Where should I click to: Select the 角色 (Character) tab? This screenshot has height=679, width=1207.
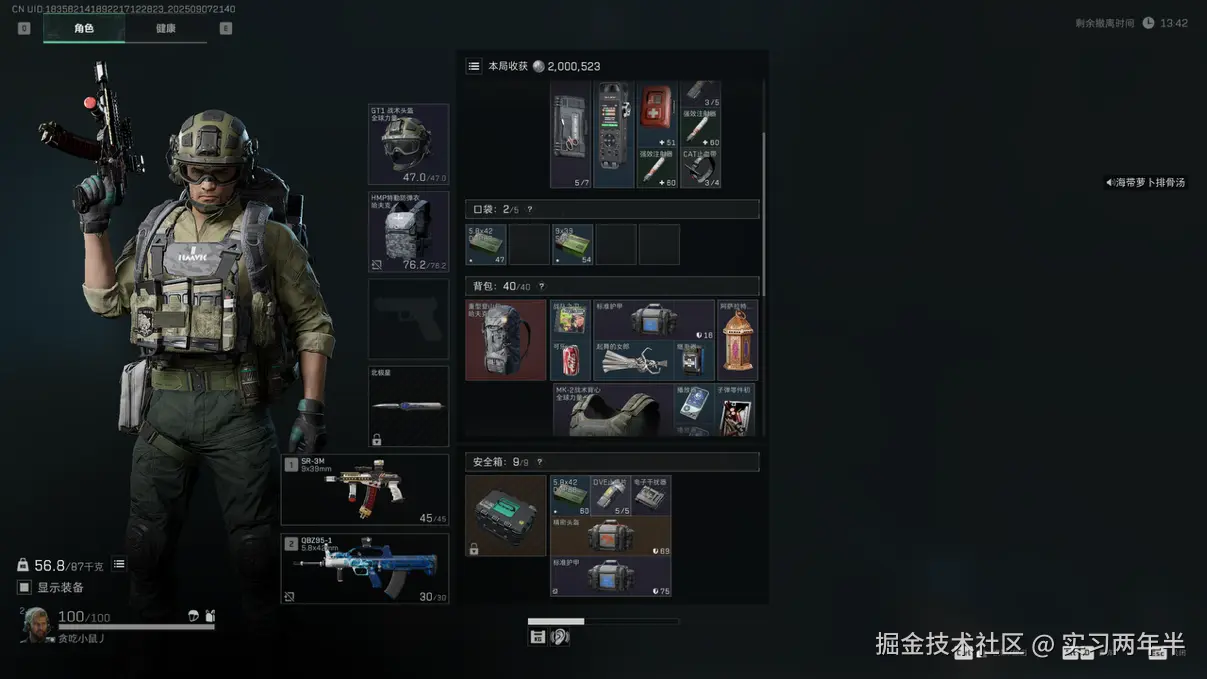coord(84,29)
